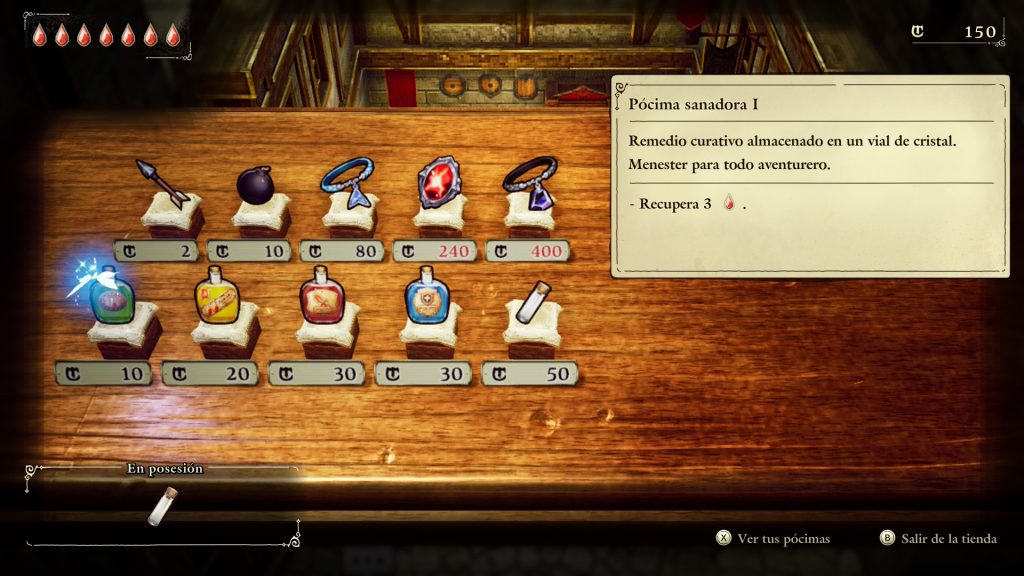Choose Salir de la tienda
The width and height of the screenshot is (1024, 576).
point(938,539)
